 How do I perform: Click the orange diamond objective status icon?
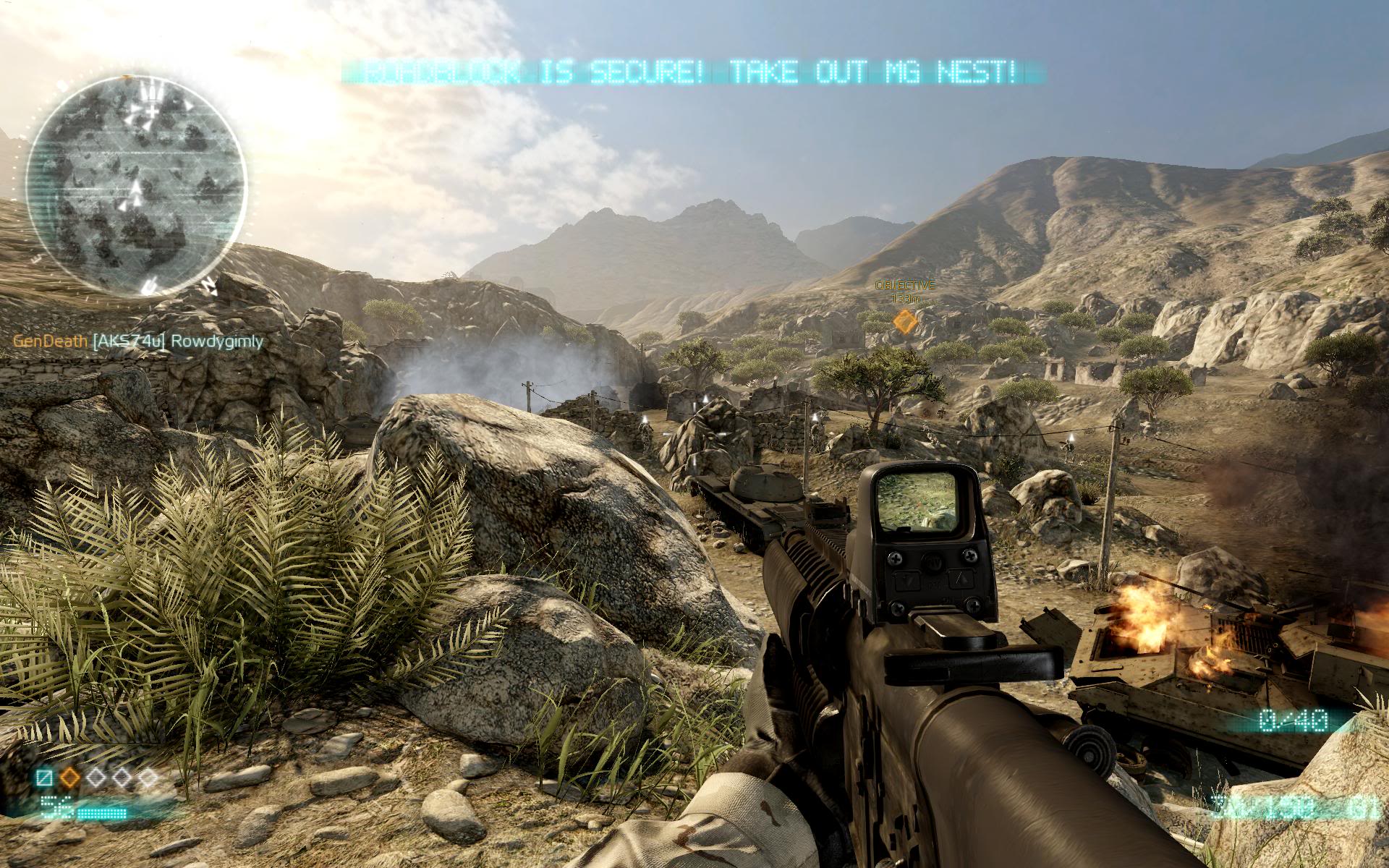coord(70,778)
